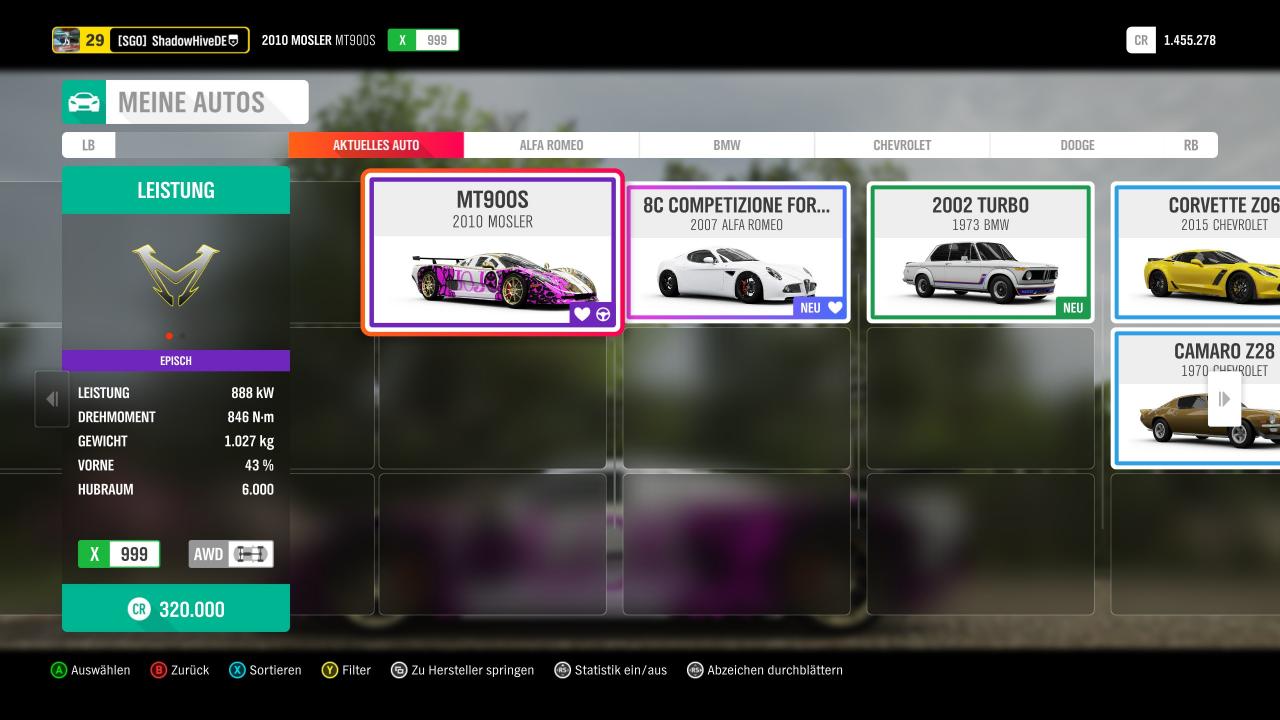Open the ShadowHiveDE player profile badge

[x=151, y=40]
